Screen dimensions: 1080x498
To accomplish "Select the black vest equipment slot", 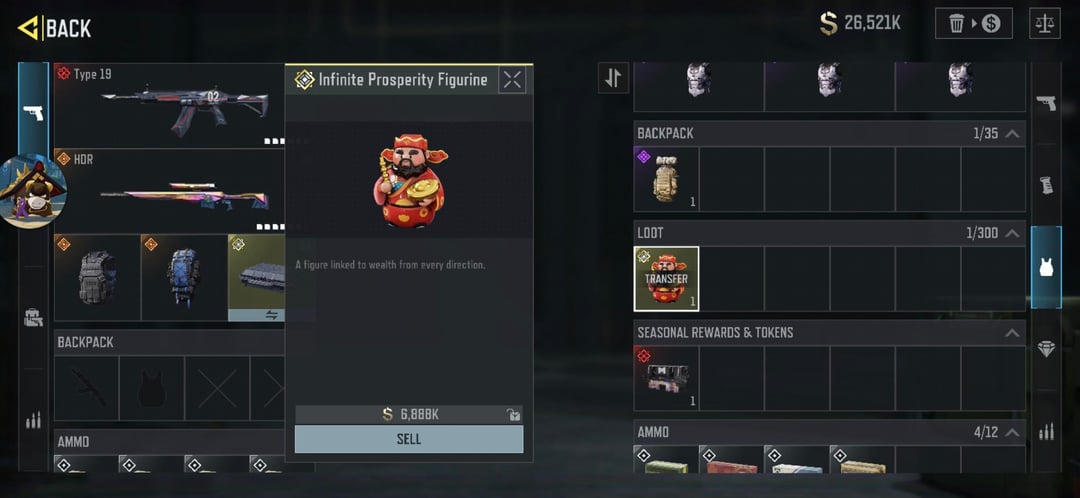I will (97, 278).
